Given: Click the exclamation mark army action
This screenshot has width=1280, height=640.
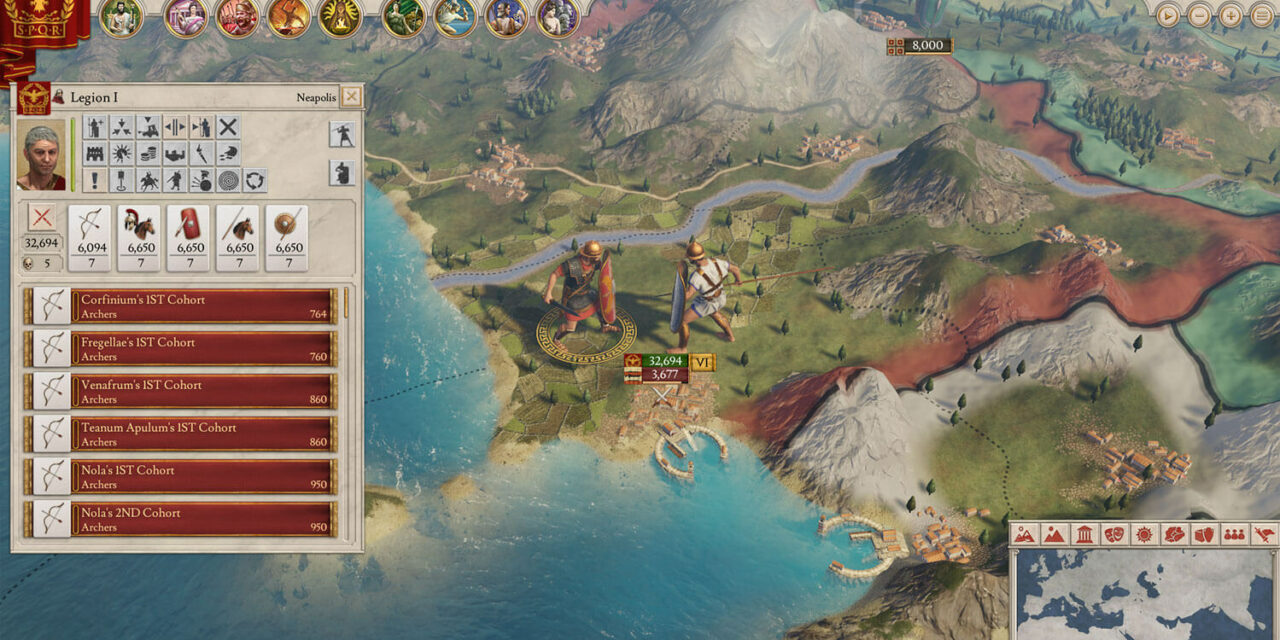Looking at the screenshot, I should pos(96,181).
